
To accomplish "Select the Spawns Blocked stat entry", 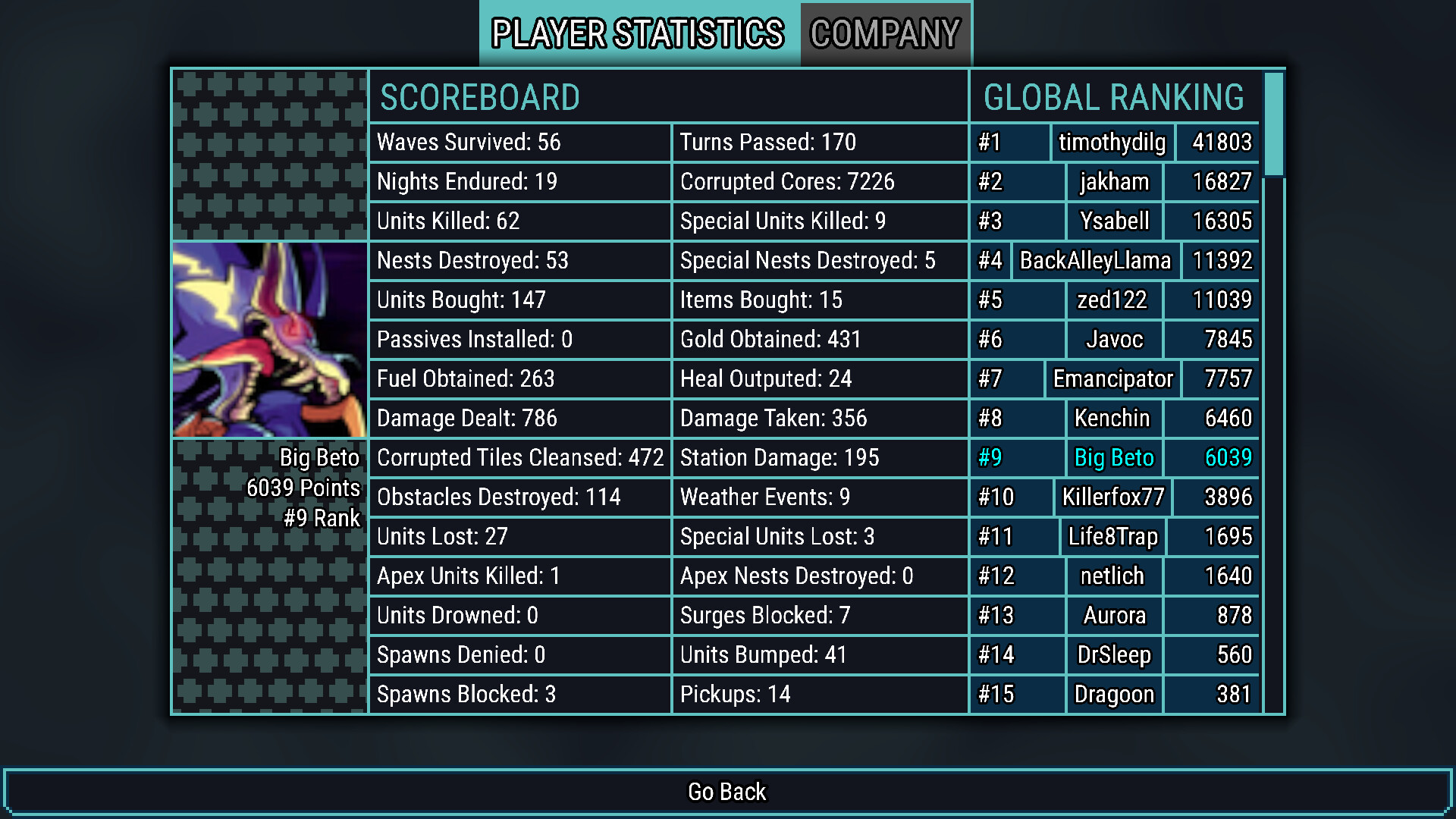I will click(520, 695).
